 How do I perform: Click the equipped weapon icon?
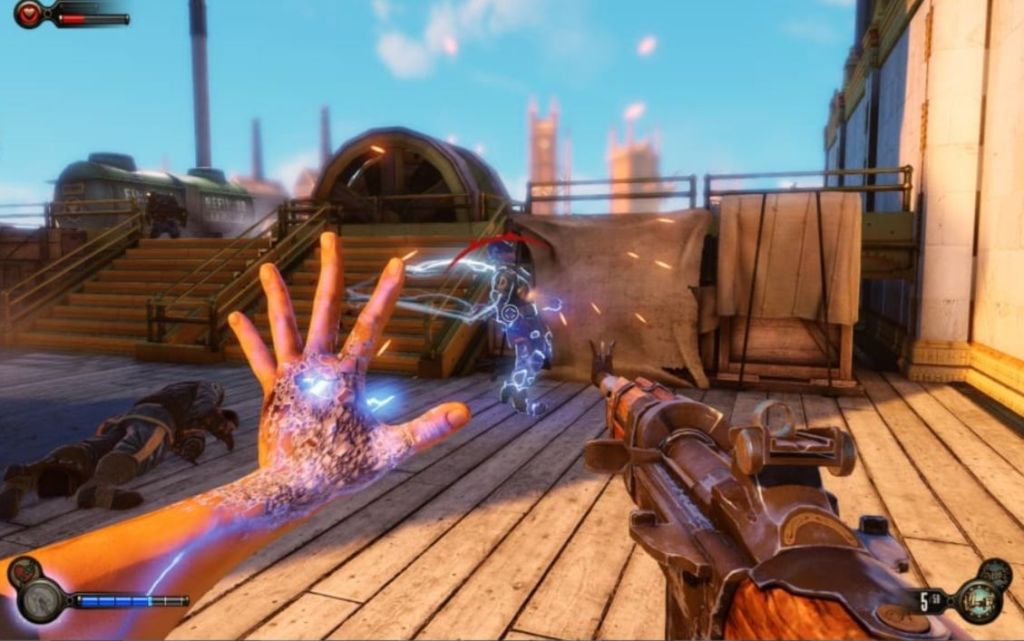click(x=979, y=601)
